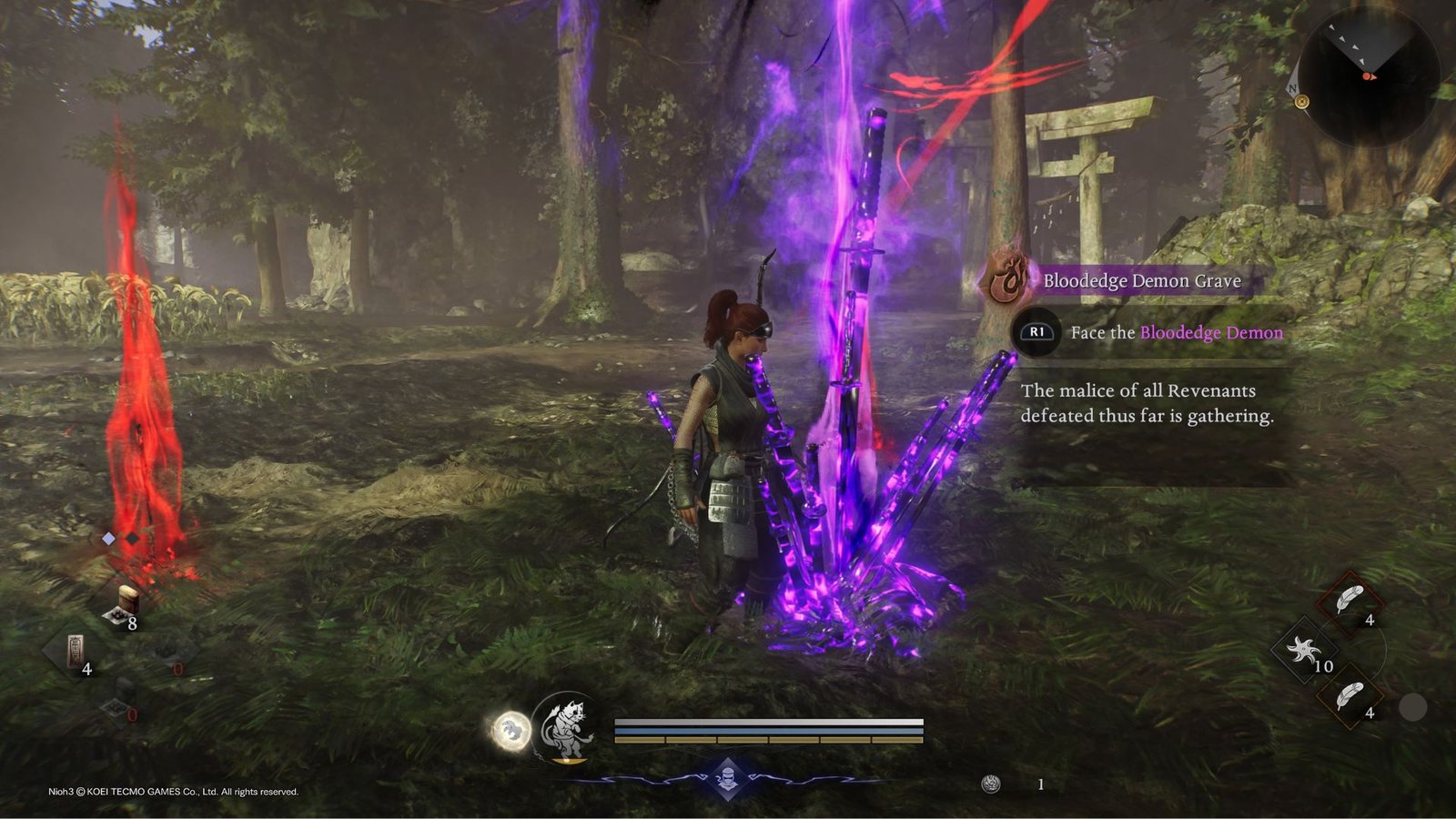Click the Amrita swirl currency icon
The width and height of the screenshot is (1456, 819).
click(991, 784)
